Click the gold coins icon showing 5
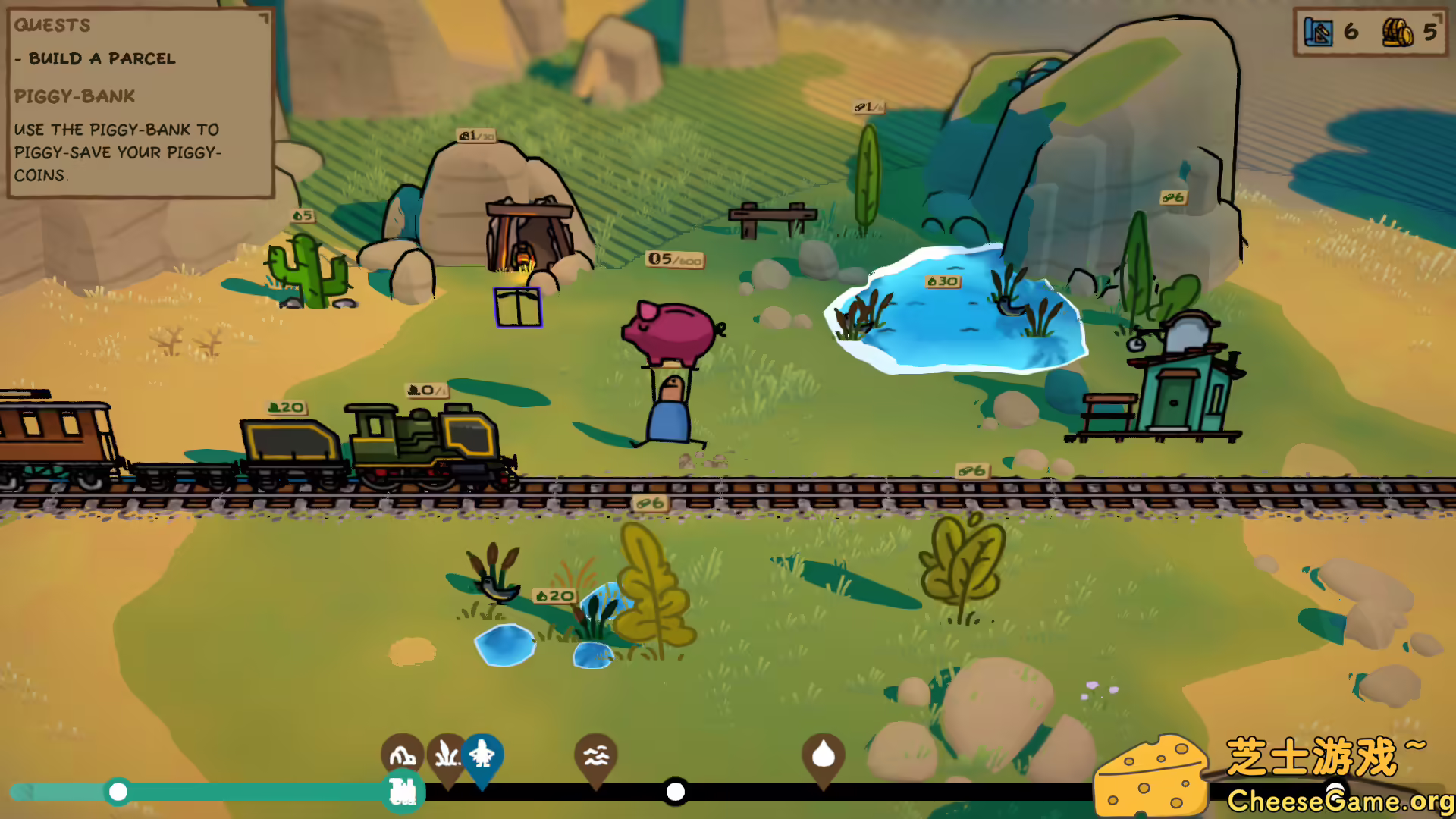The height and width of the screenshot is (819, 1456). pyautogui.click(x=1400, y=33)
